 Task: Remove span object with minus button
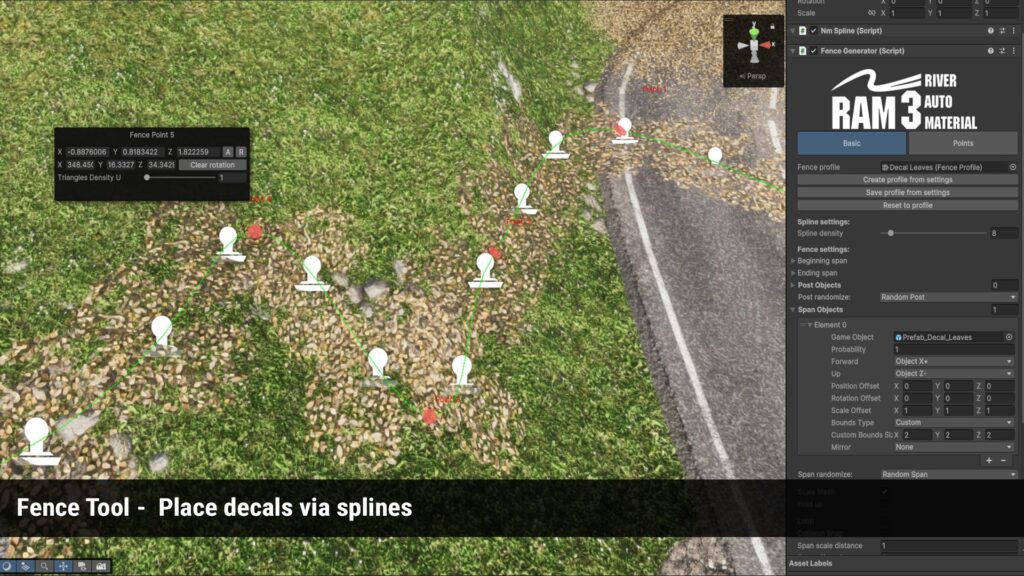[1006, 461]
